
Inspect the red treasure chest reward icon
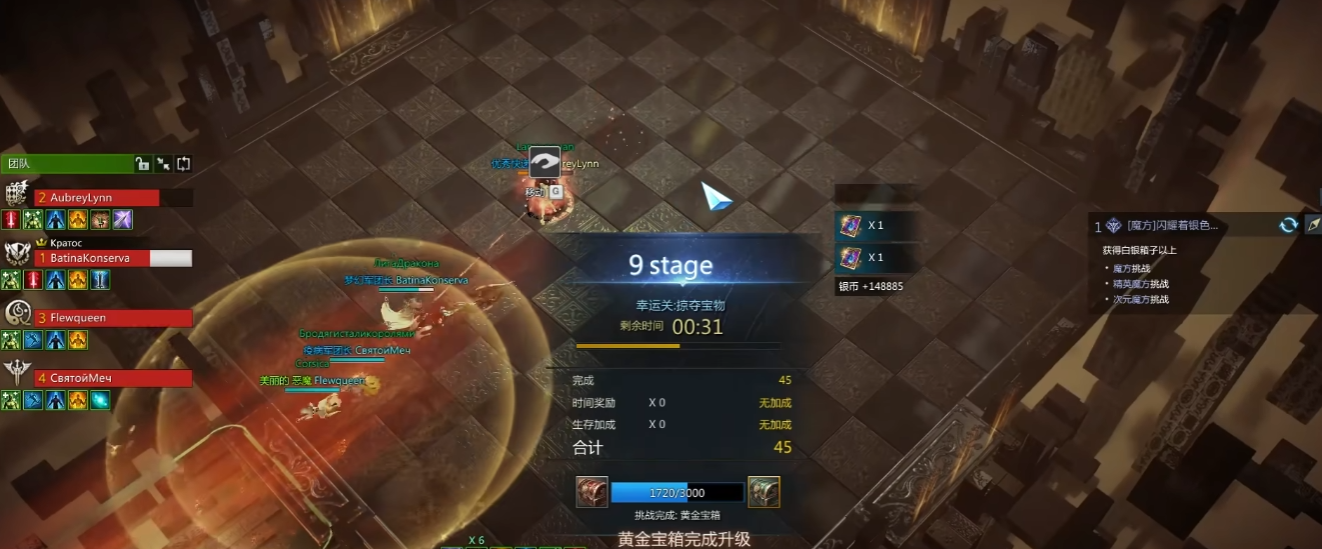pos(591,492)
